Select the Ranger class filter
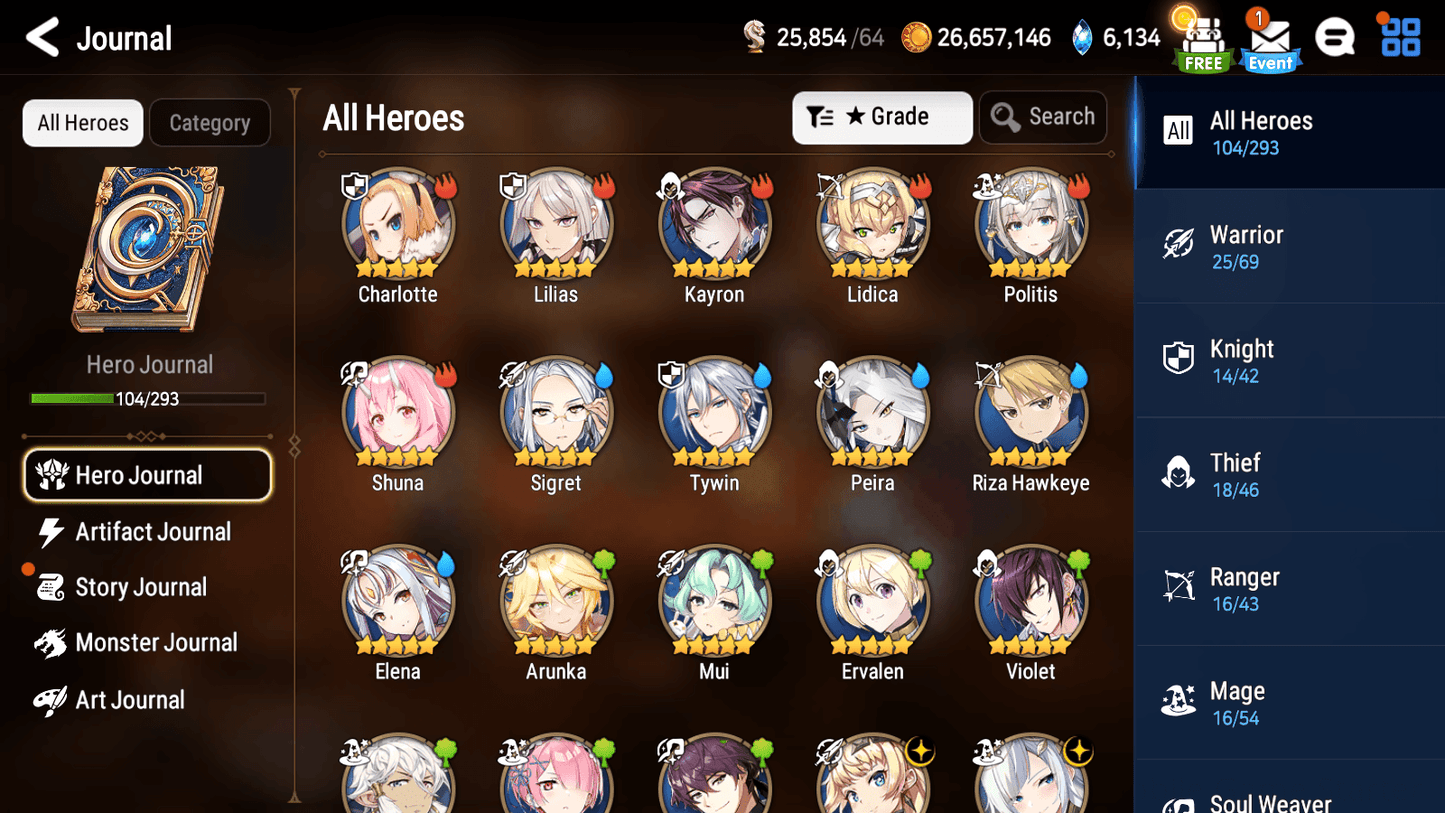The image size is (1445, 813). click(1289, 588)
